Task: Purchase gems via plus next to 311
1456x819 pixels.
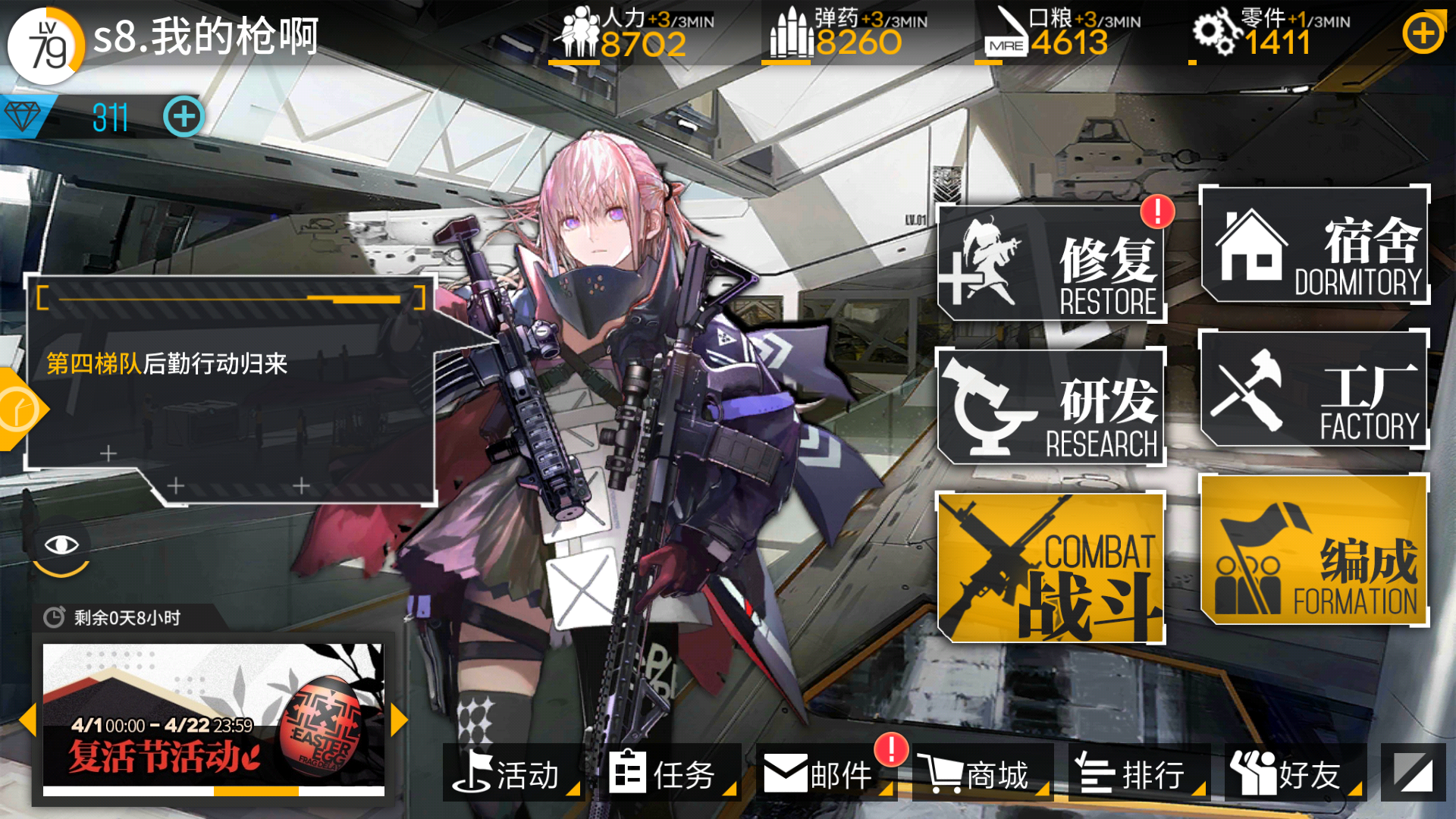Action: click(182, 115)
